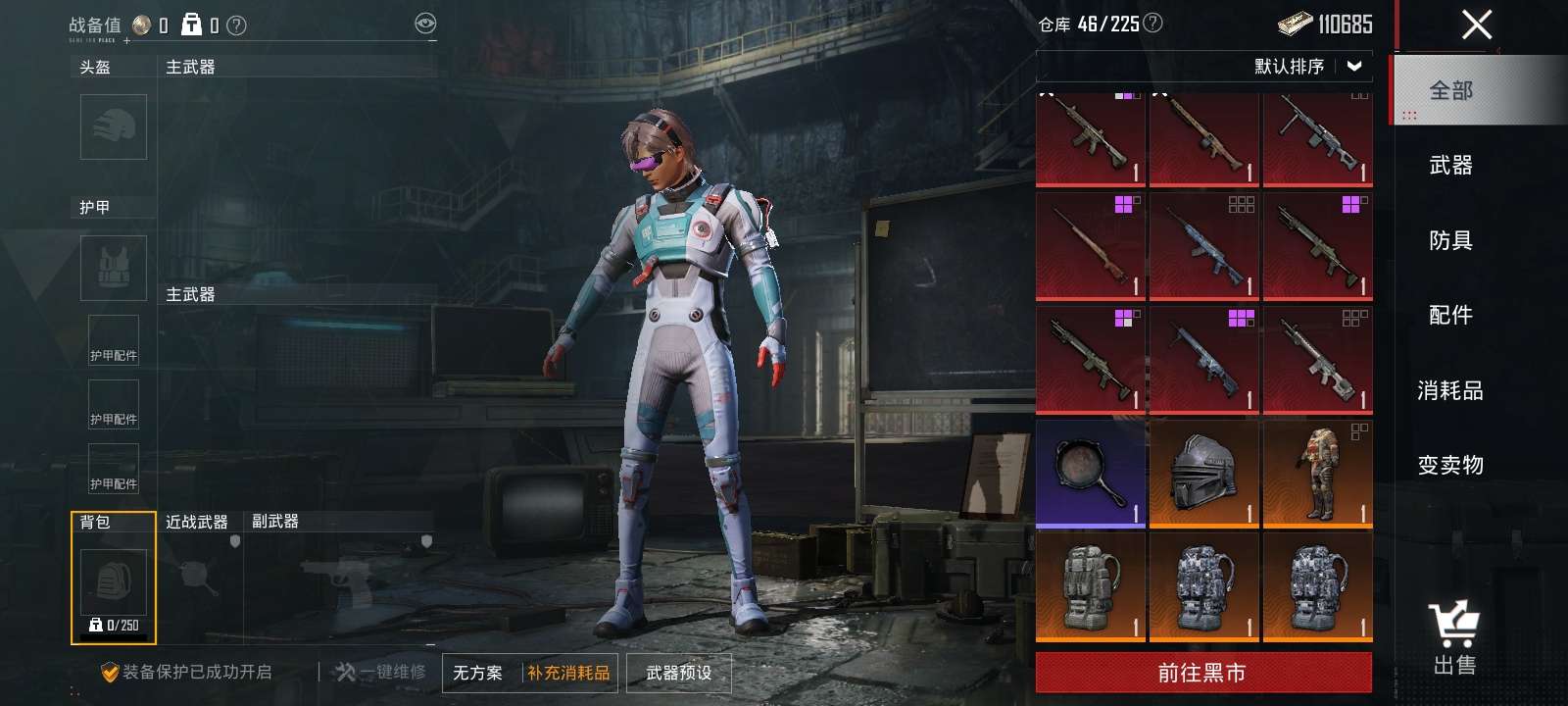This screenshot has height=706, width=1568.
Task: Select the 配件 category tab
Action: point(1450,315)
